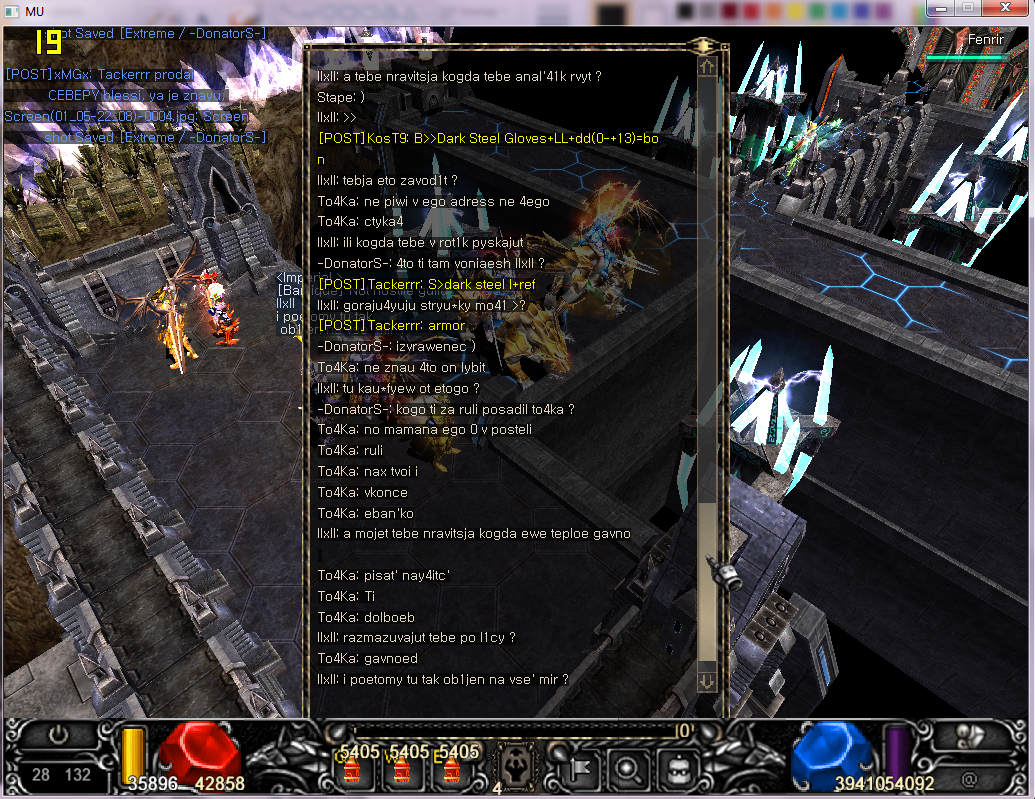Image resolution: width=1035 pixels, height=799 pixels.
Task: Select the active skill icon
Action: pos(517,767)
